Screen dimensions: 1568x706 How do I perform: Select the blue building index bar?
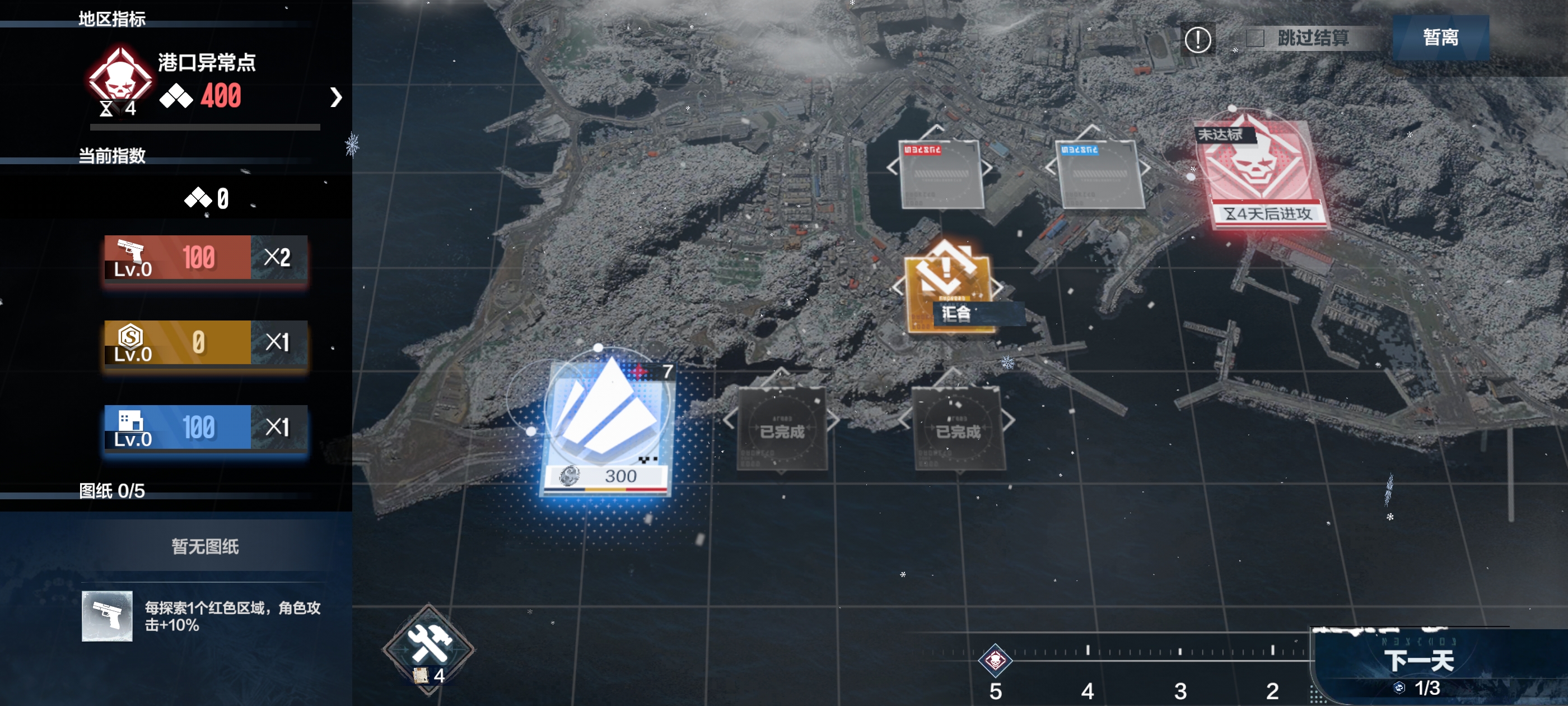205,427
